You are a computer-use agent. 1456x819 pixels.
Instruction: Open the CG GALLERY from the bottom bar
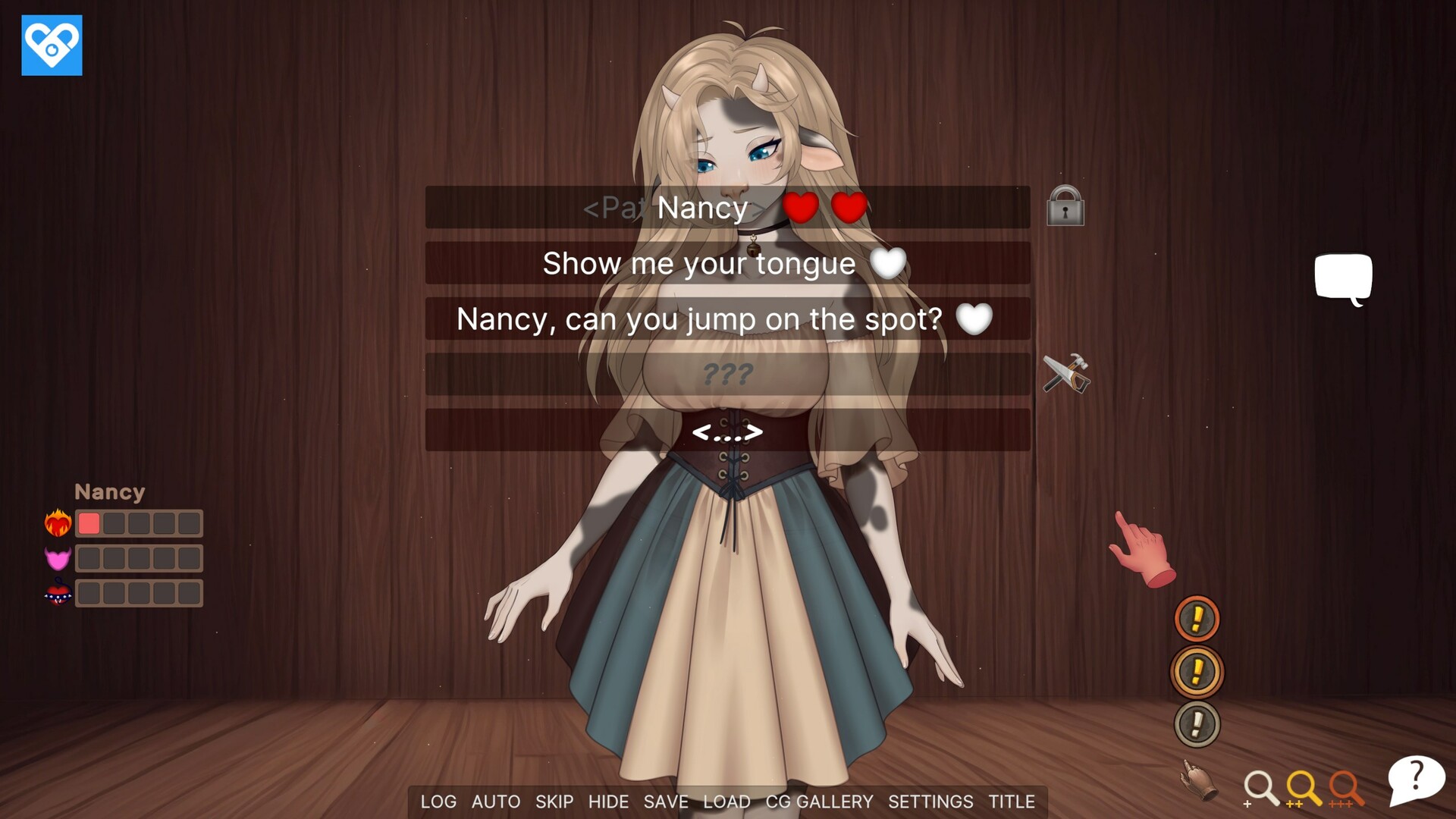point(819,802)
